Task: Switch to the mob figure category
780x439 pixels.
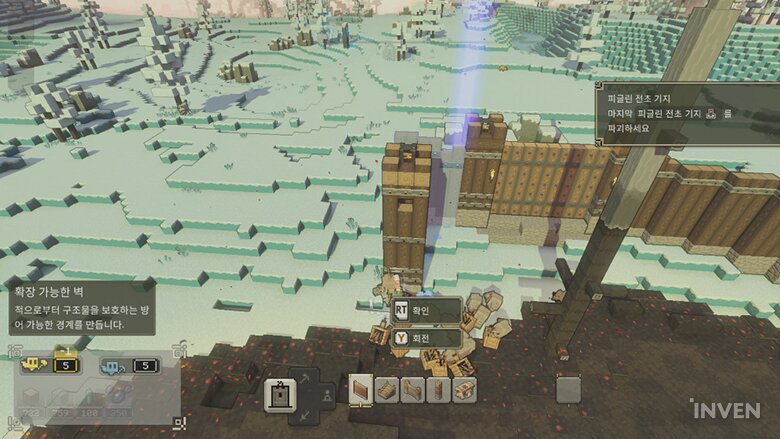Action: [327, 397]
